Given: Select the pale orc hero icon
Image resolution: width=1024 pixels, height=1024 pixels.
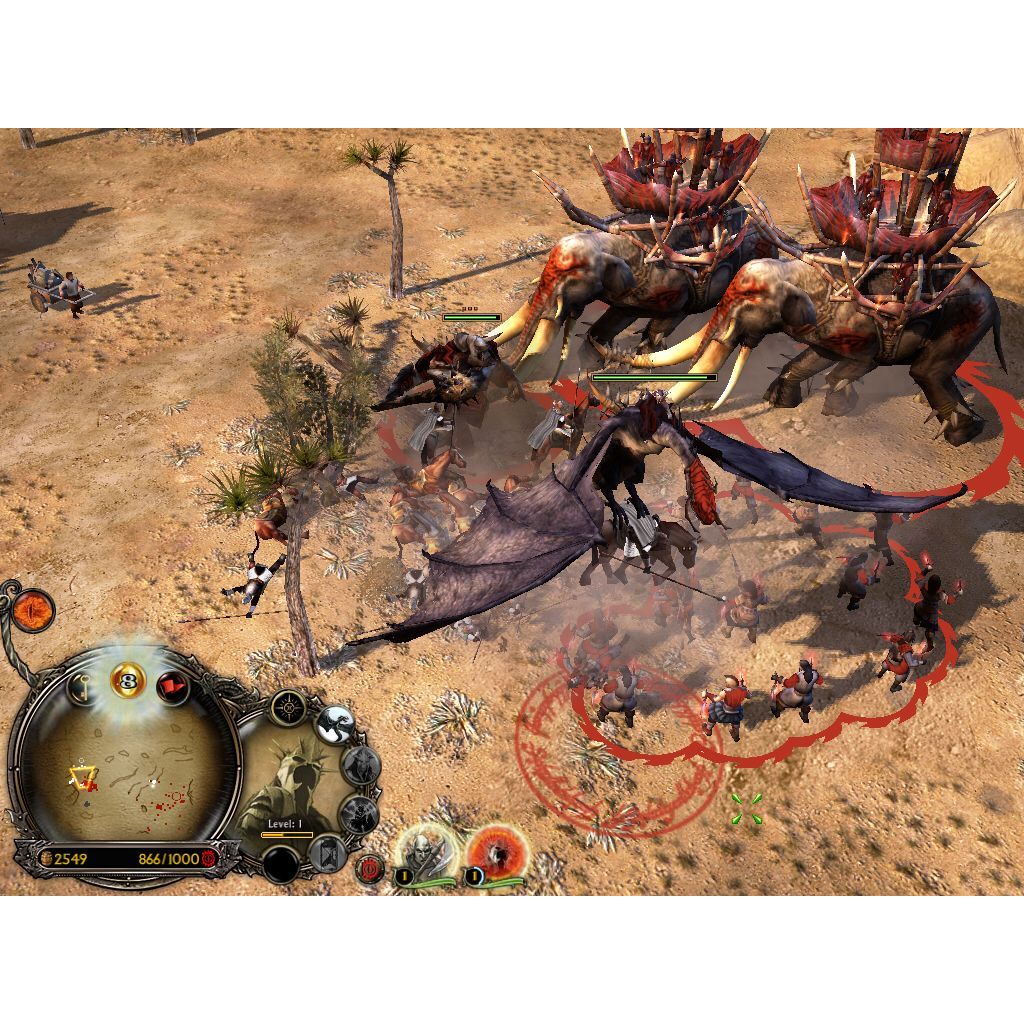Looking at the screenshot, I should click(x=420, y=852).
